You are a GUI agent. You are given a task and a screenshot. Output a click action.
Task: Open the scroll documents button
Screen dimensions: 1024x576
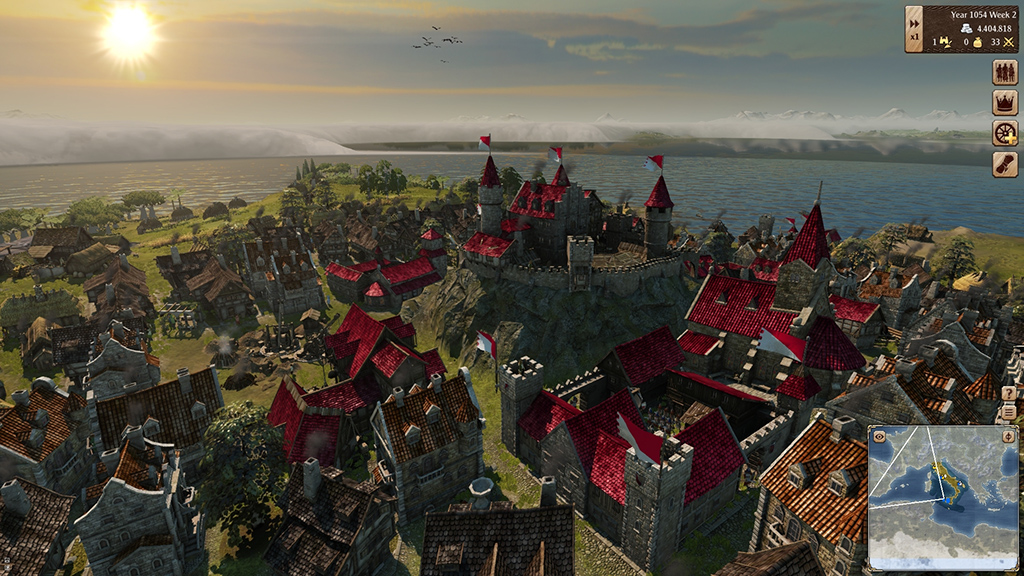point(1004,165)
